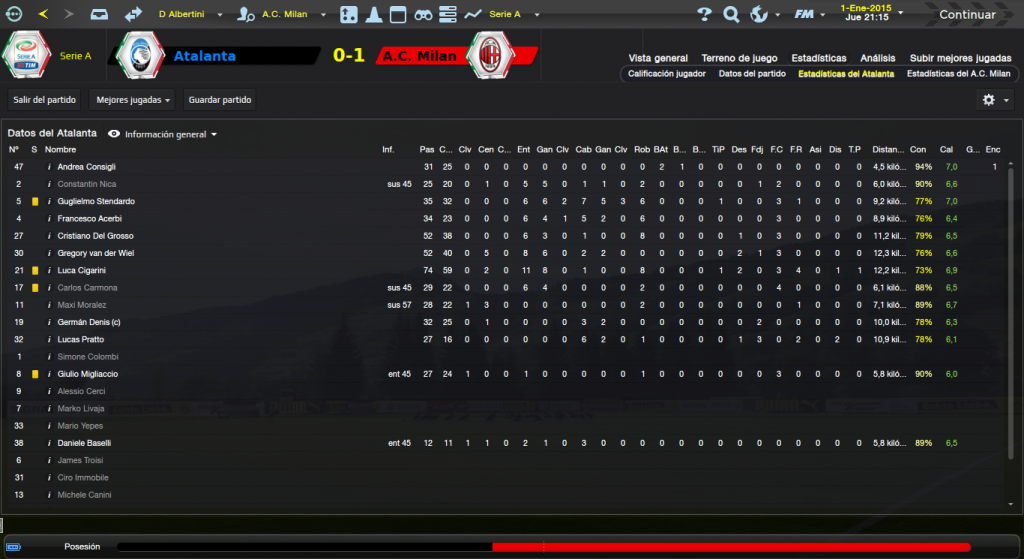Open the Terreno de juego tab
1024x559 pixels.
[739, 58]
